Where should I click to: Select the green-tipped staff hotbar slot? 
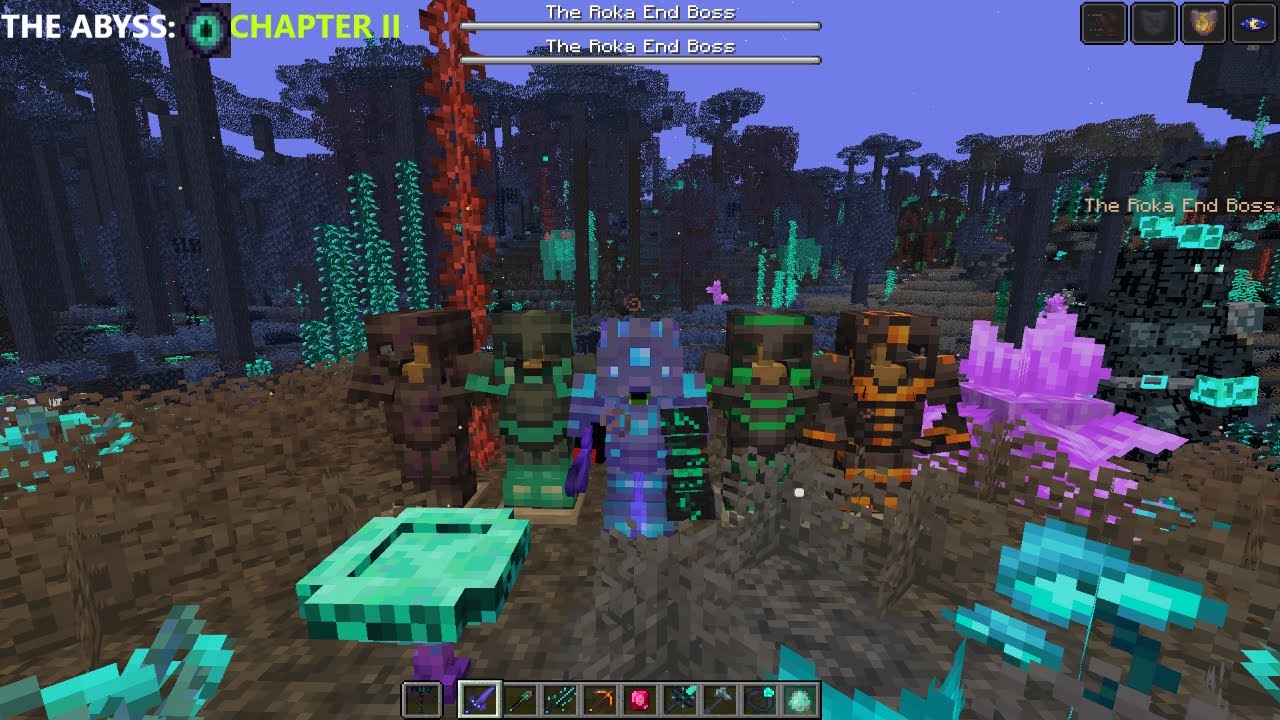tap(520, 699)
